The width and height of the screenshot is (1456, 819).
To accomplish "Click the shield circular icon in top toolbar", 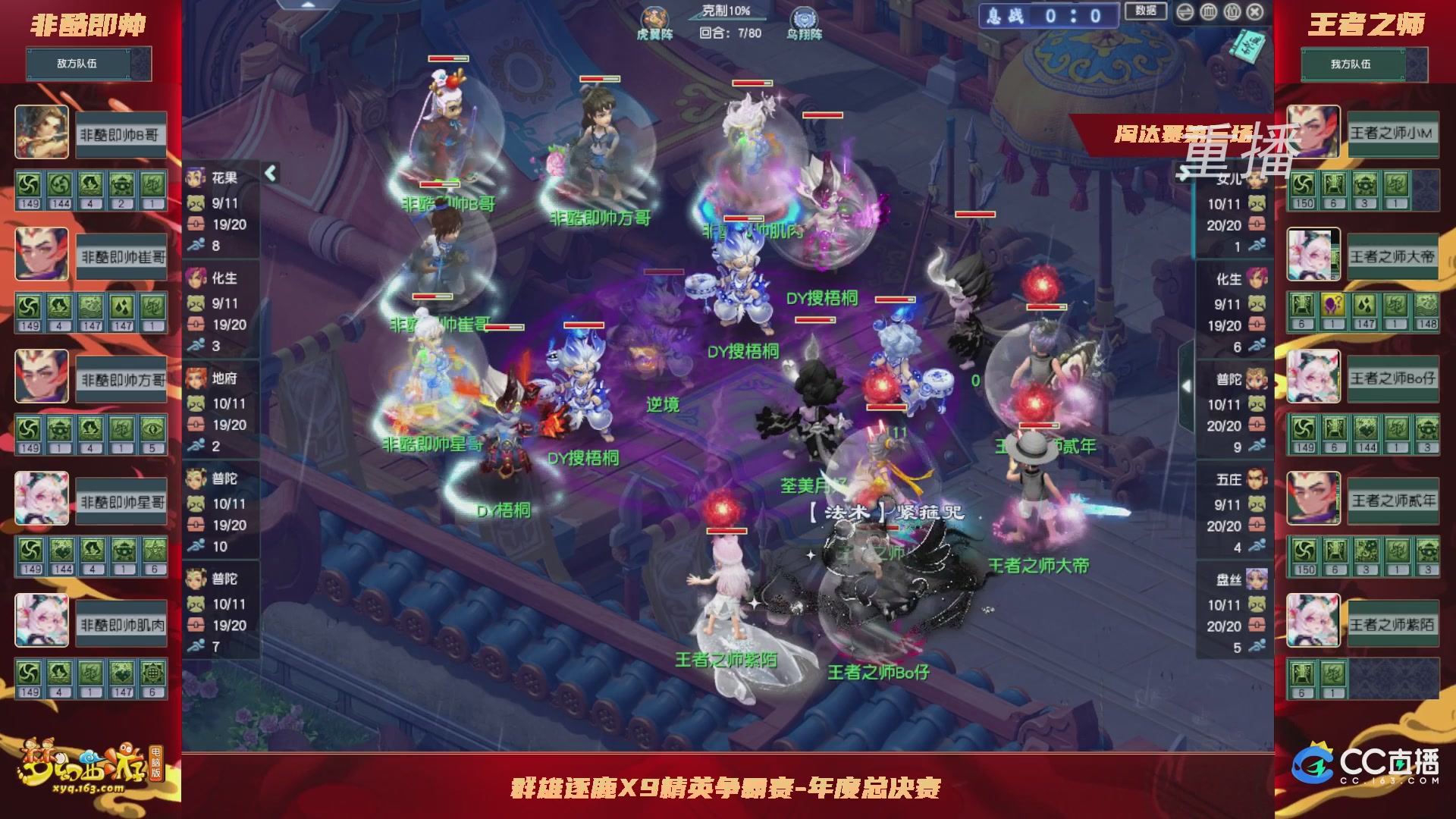I will point(1234,11).
